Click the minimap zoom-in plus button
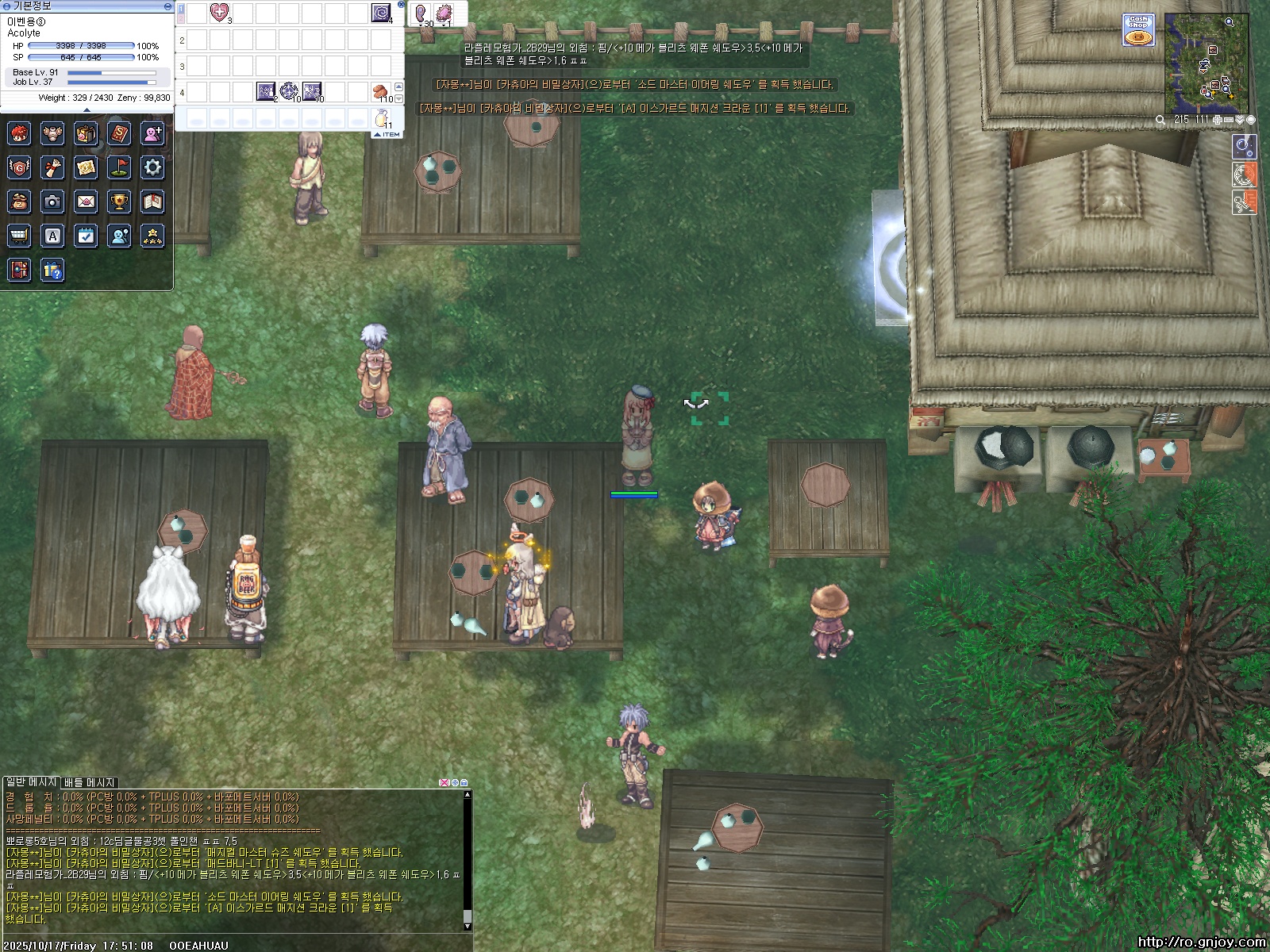 (1217, 120)
